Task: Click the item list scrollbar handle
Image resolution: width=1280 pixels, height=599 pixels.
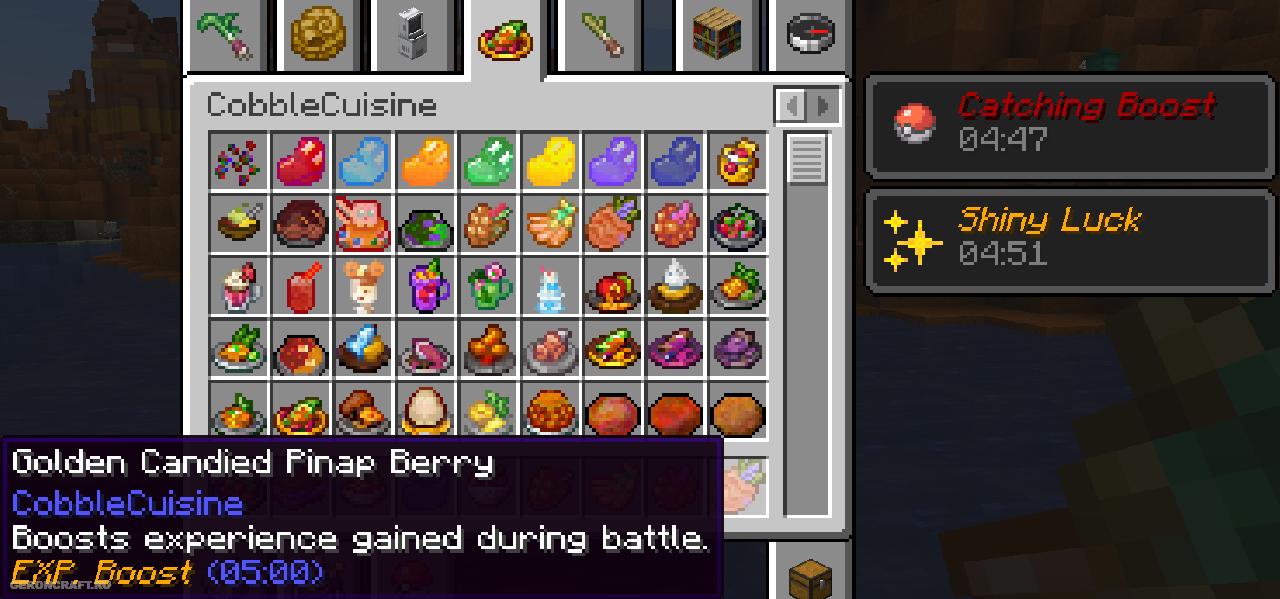Action: (x=806, y=159)
